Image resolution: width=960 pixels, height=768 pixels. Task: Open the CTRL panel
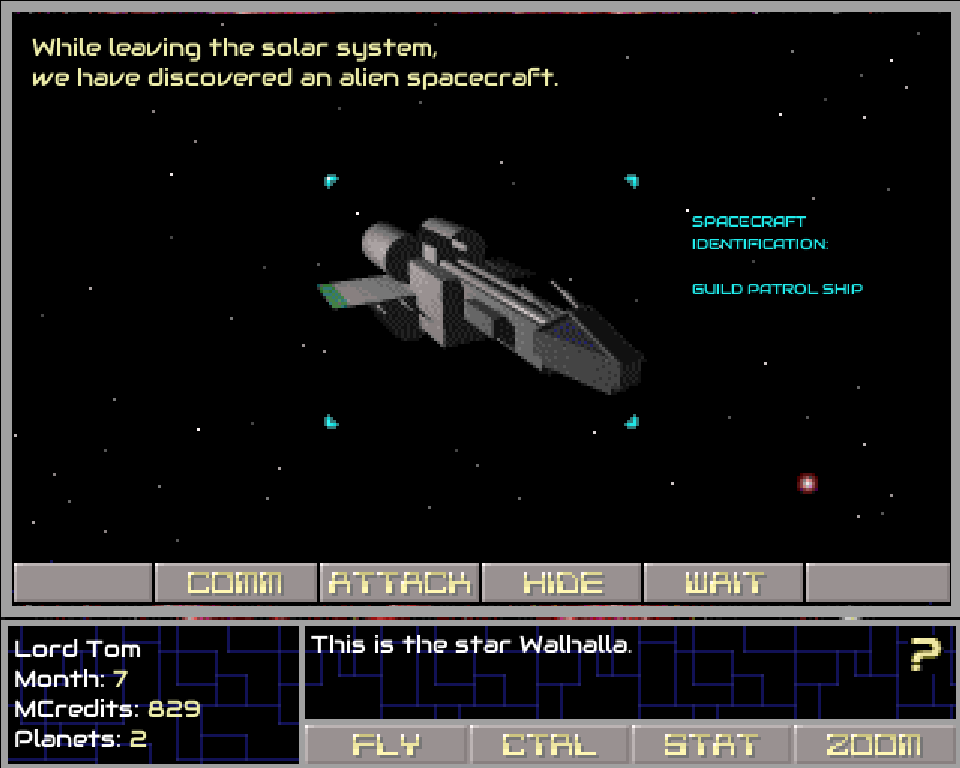pos(549,745)
